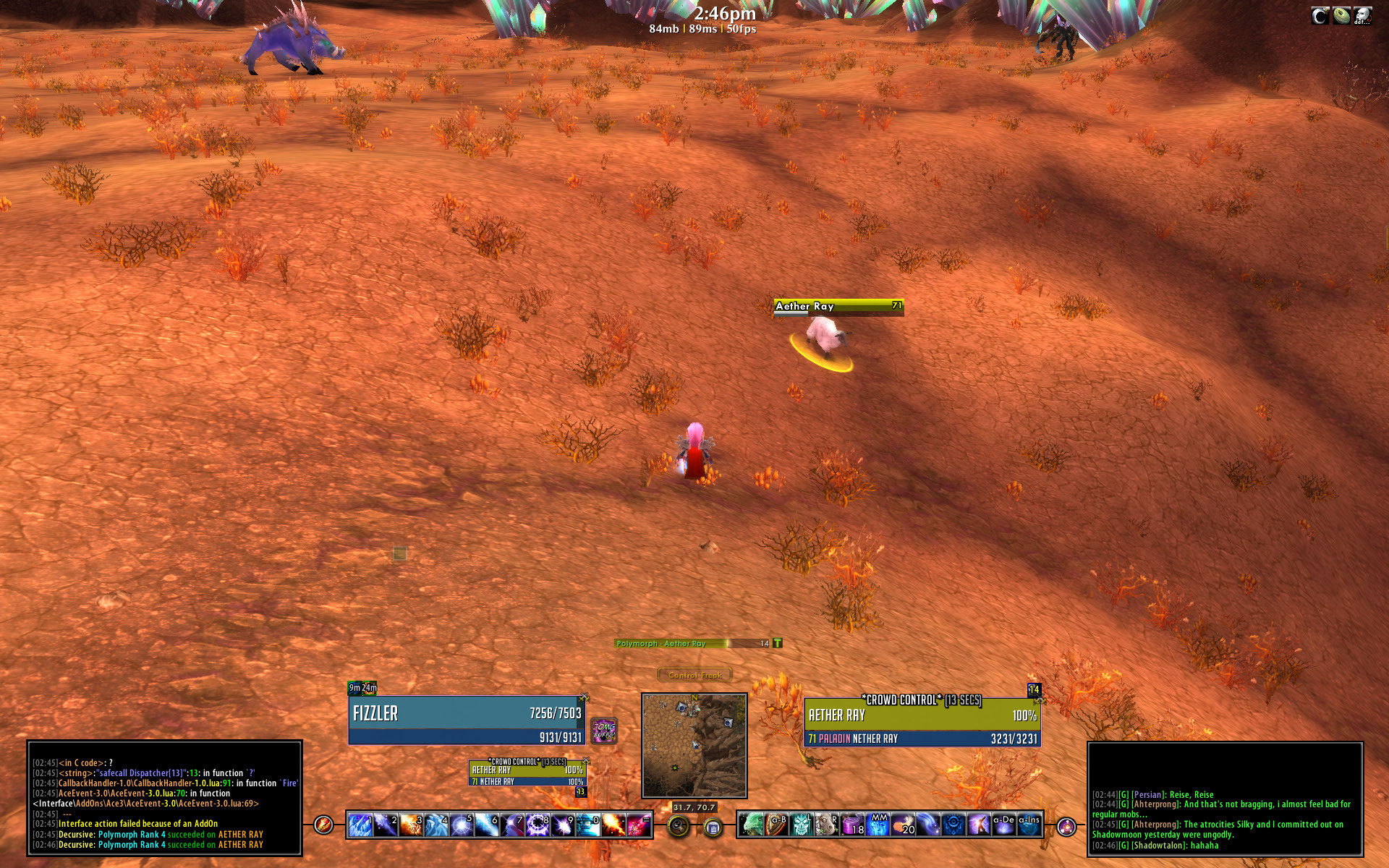Activate the ability bound to key 5
The height and width of the screenshot is (868, 1389).
[x=461, y=825]
